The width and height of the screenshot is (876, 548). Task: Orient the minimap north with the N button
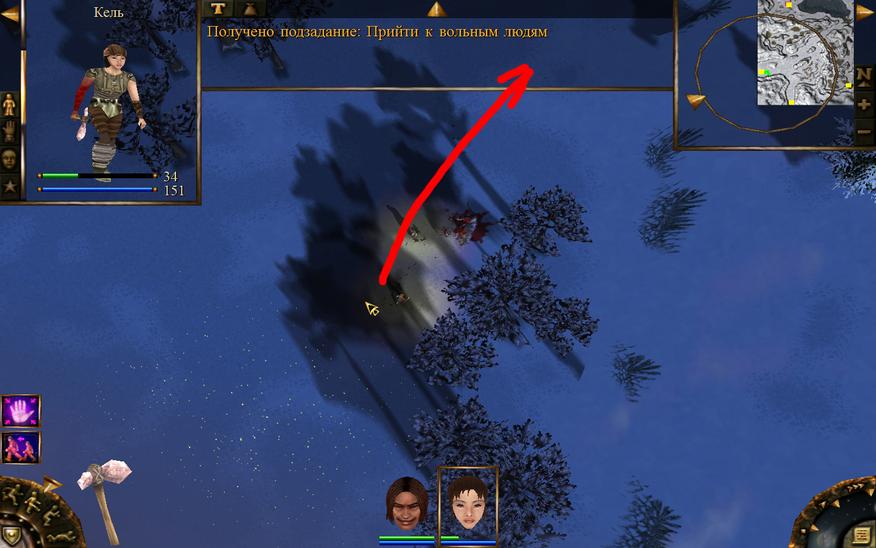pos(864,76)
